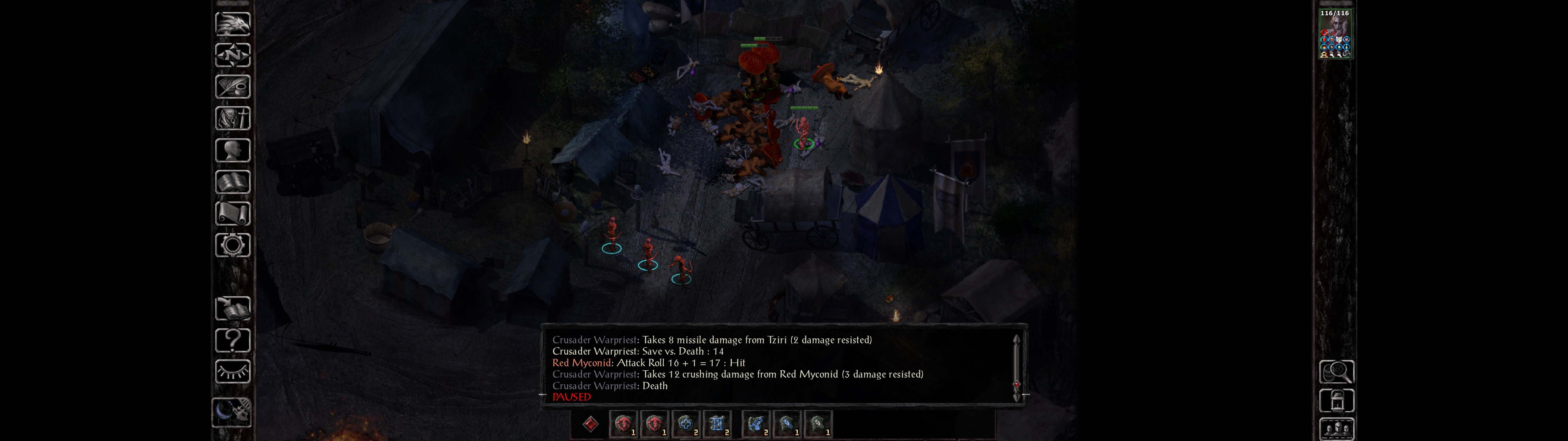Viewport: 1568px width, 441px height.
Task: Open the mage spellbook
Action: (x=232, y=182)
